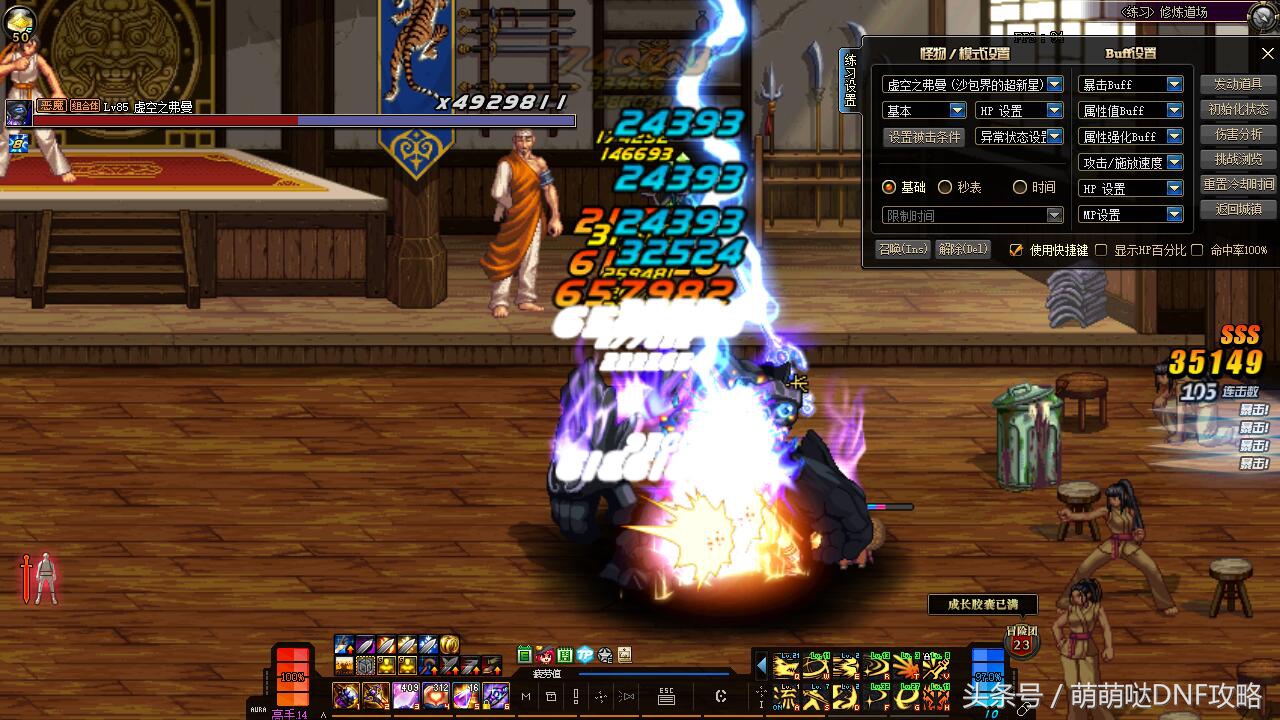1280x720 pixels.
Task: Open the ESC menu icon
Action: tap(666, 696)
